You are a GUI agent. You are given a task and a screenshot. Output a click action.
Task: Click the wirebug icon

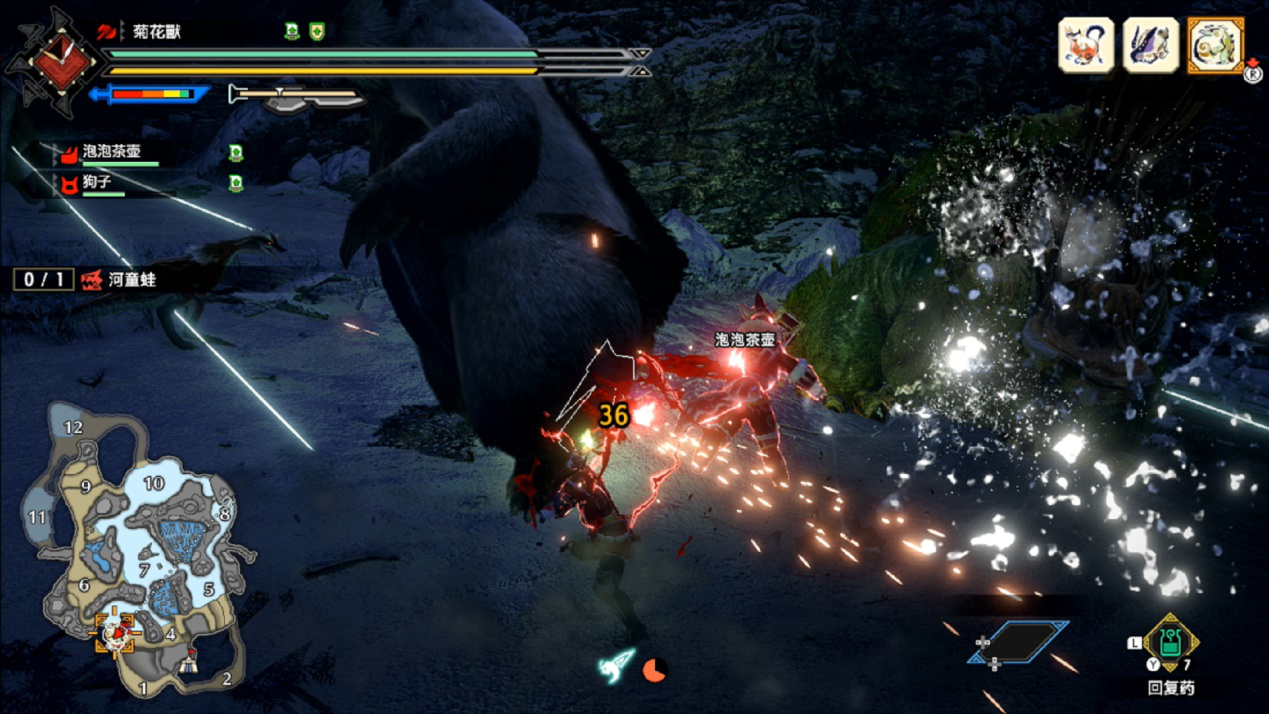(617, 664)
